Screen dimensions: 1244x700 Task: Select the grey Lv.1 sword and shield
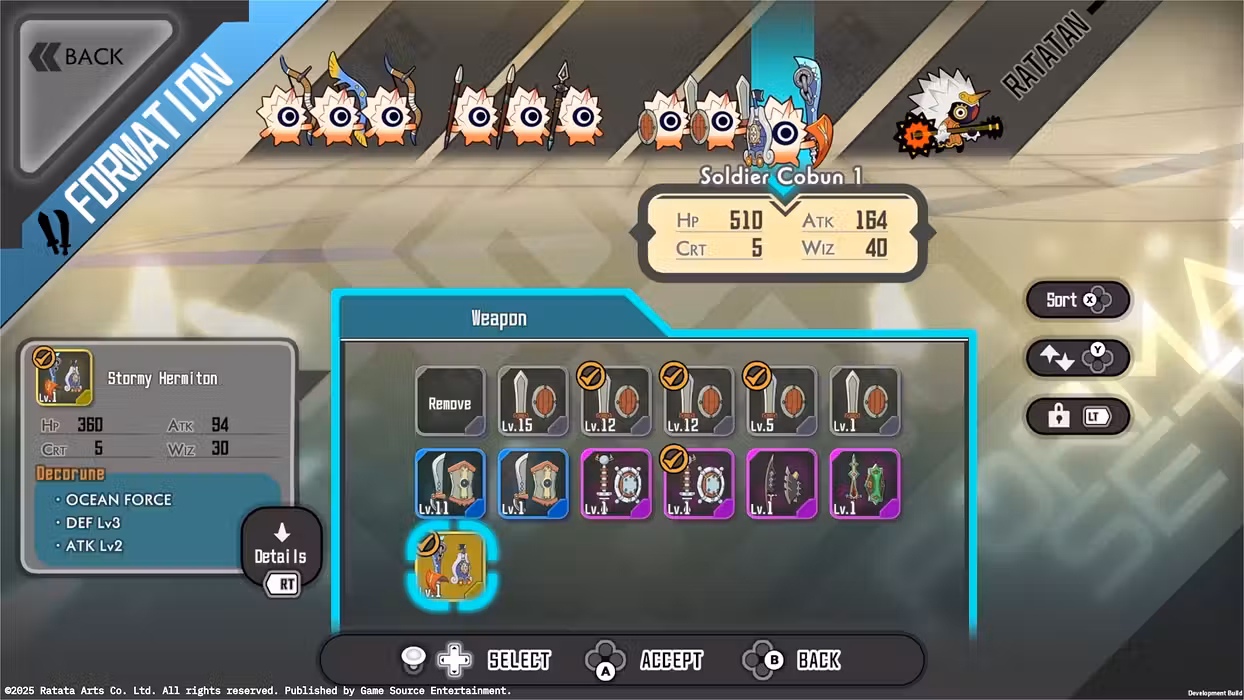click(x=865, y=402)
